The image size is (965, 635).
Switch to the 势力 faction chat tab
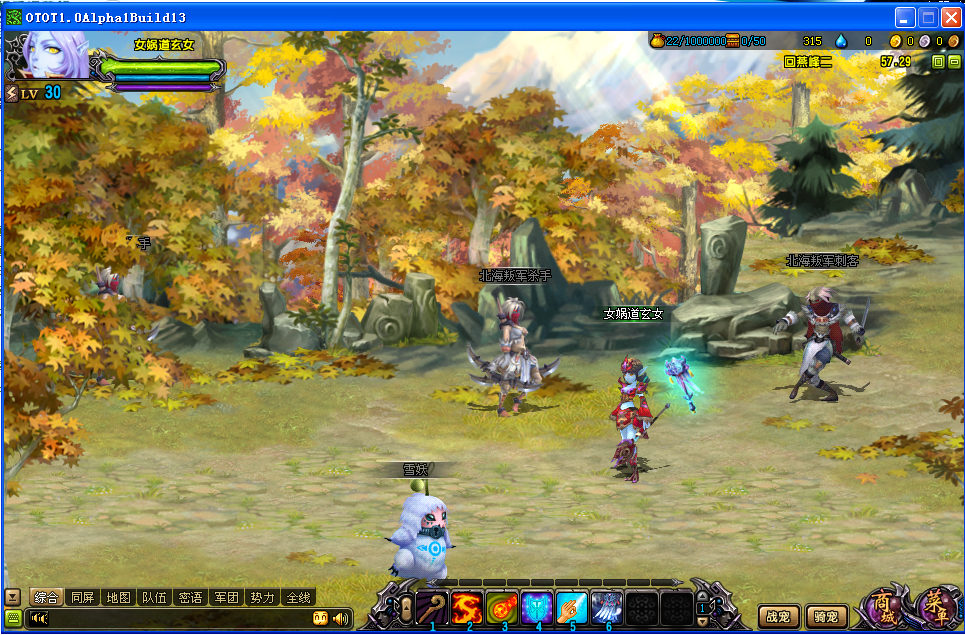[x=262, y=597]
